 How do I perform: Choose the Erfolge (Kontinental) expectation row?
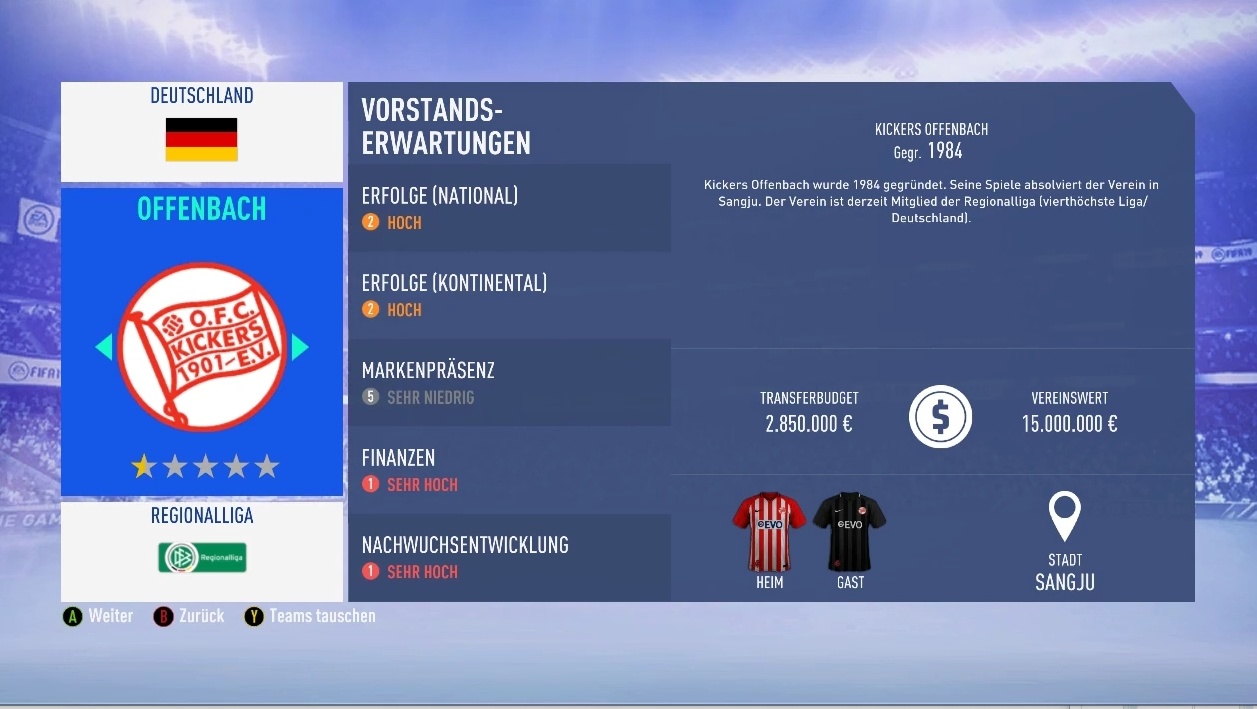509,295
